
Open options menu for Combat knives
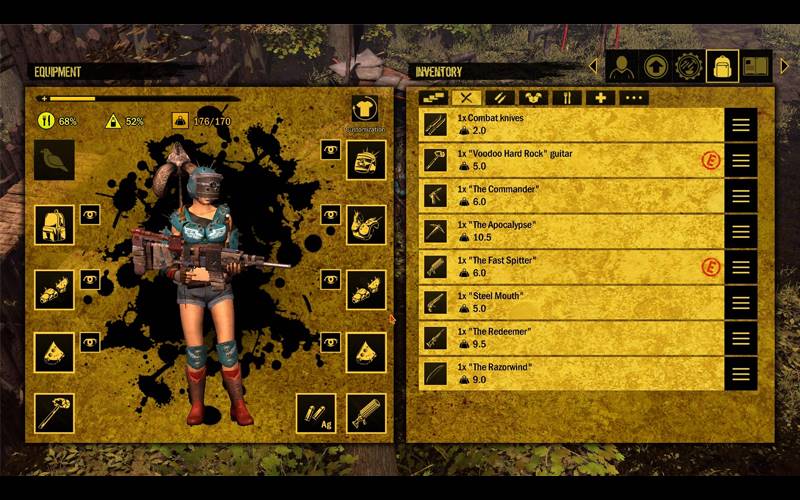740,125
